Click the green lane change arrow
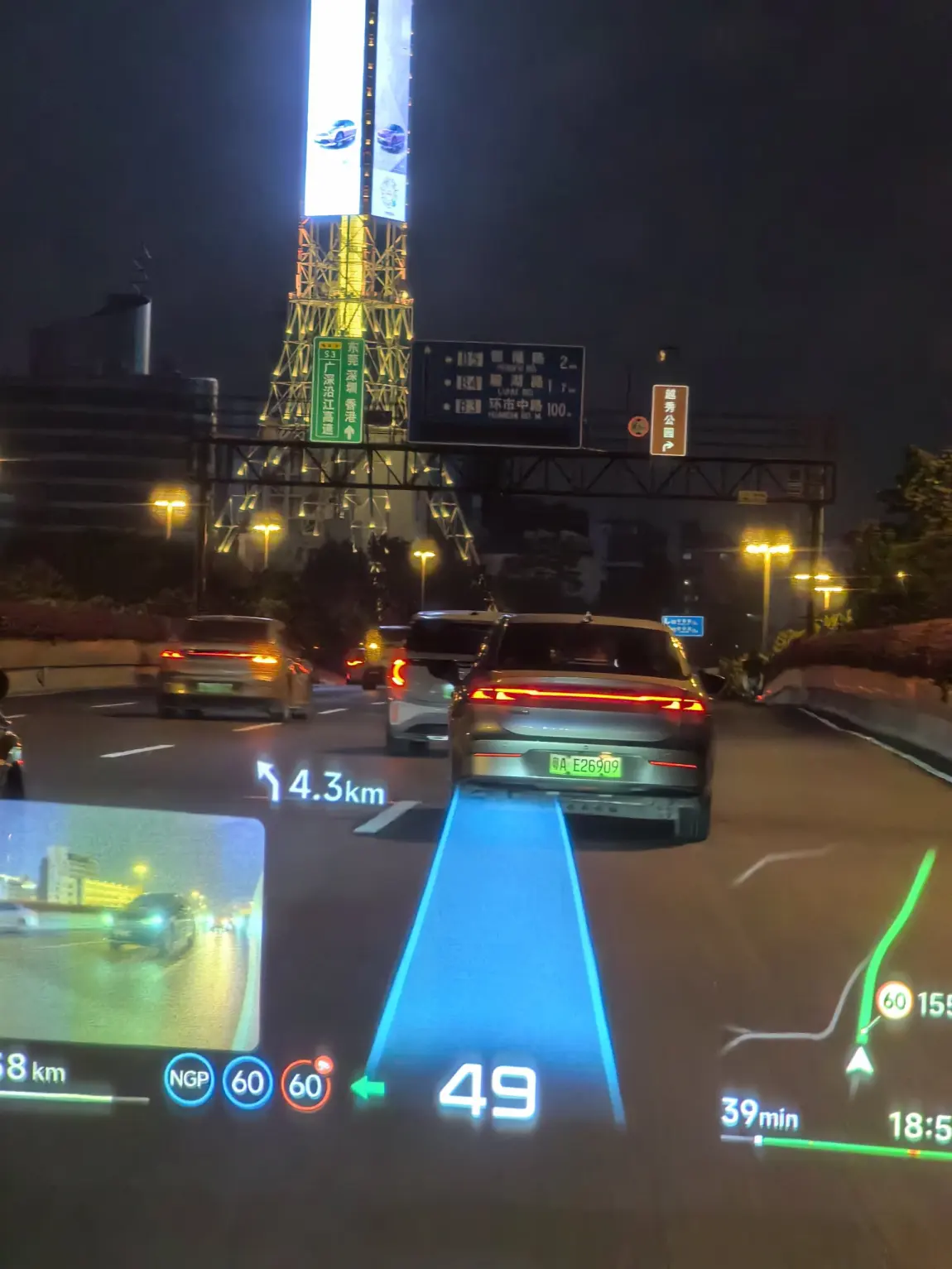The width and height of the screenshot is (952, 1269). tap(368, 1087)
